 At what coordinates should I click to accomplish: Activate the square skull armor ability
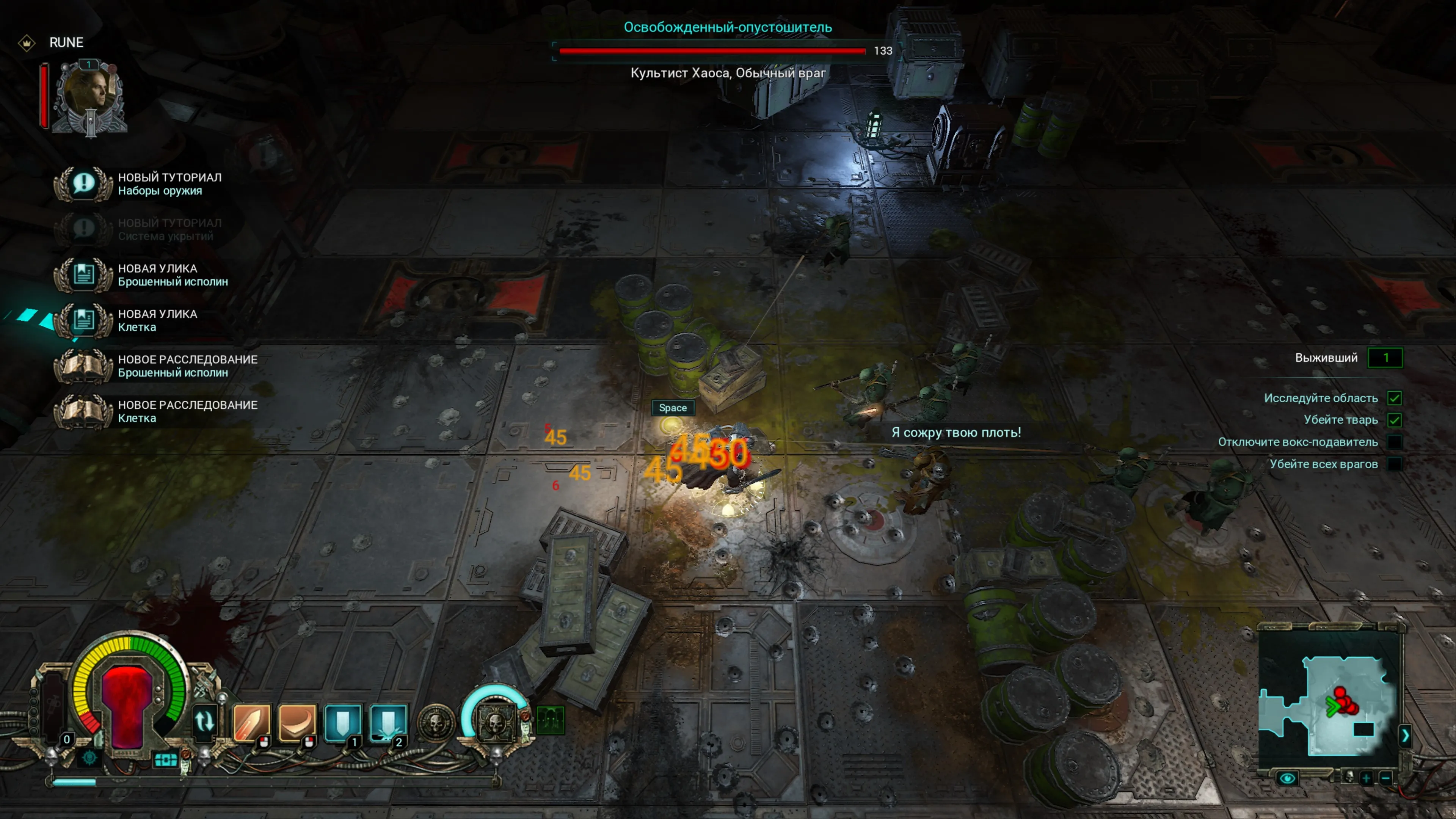click(494, 722)
